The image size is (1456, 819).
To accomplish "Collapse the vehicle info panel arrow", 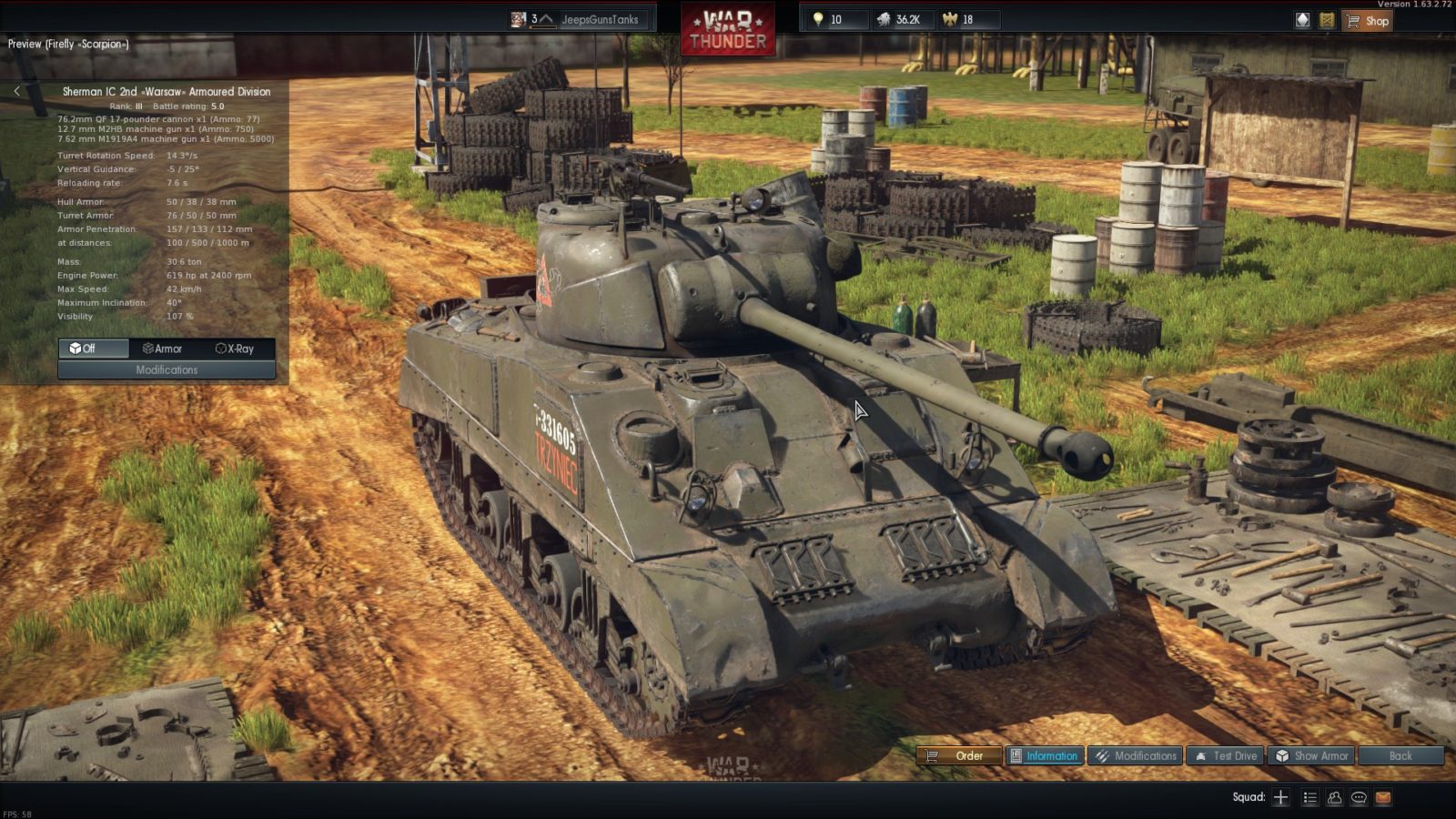I will click(x=16, y=91).
